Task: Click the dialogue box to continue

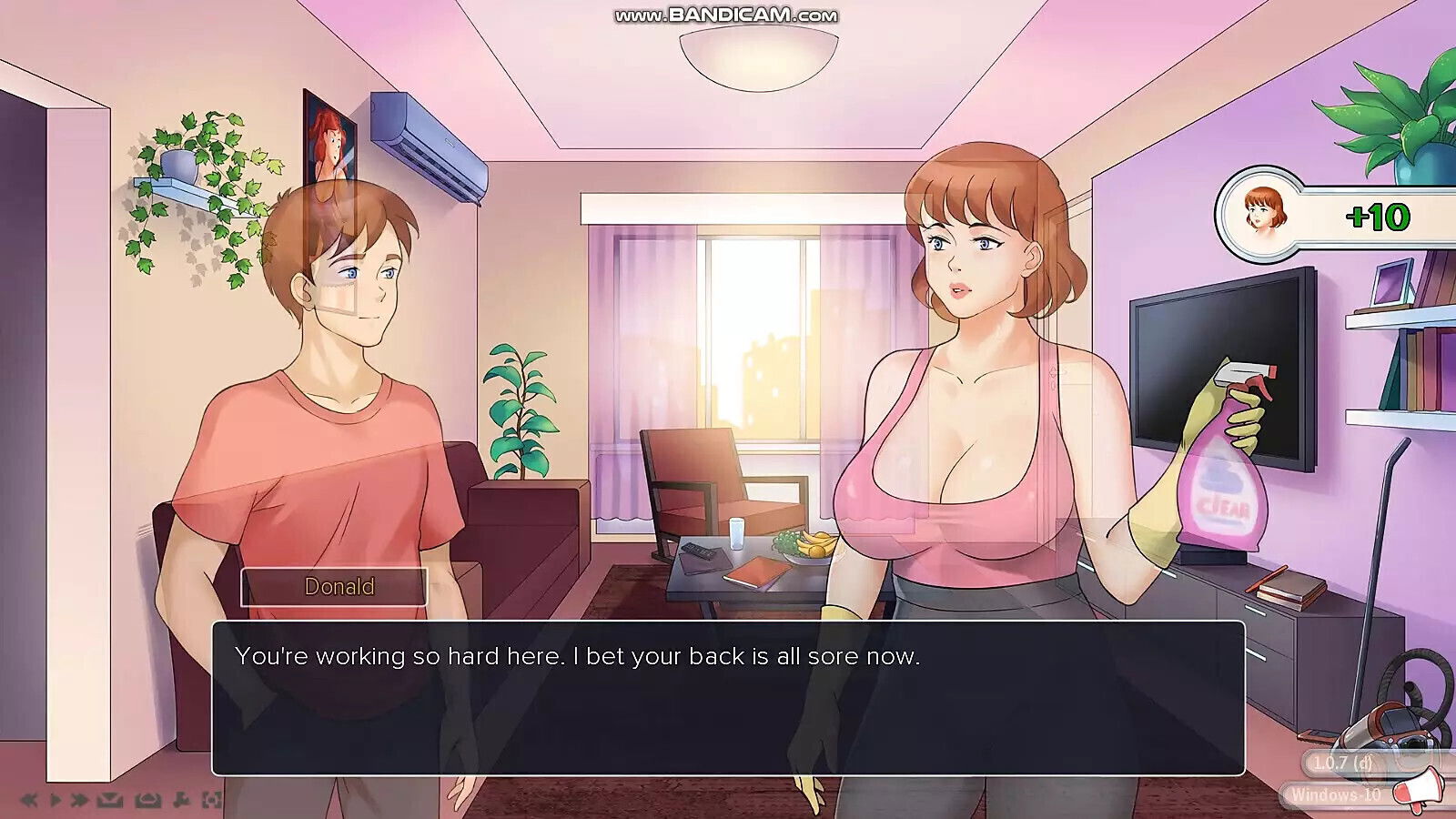Action: click(728, 698)
